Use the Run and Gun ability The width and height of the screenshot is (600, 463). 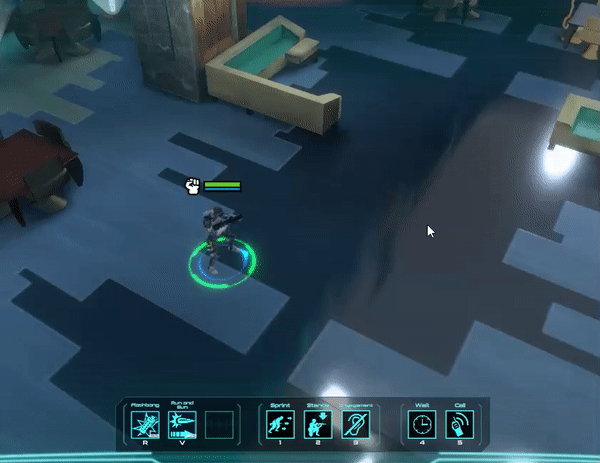[x=183, y=424]
